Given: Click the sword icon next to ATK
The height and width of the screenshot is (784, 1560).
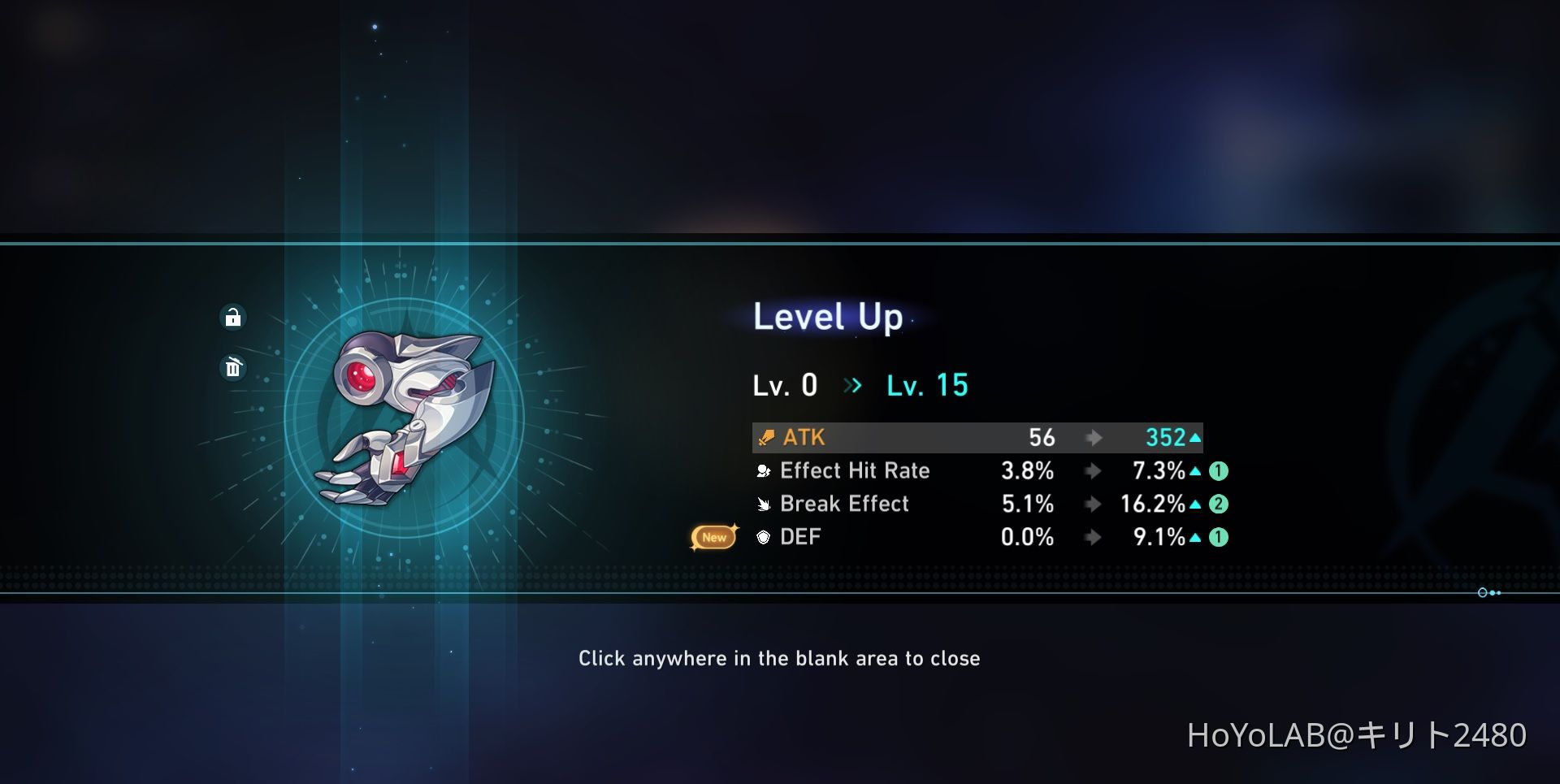Looking at the screenshot, I should (x=765, y=438).
